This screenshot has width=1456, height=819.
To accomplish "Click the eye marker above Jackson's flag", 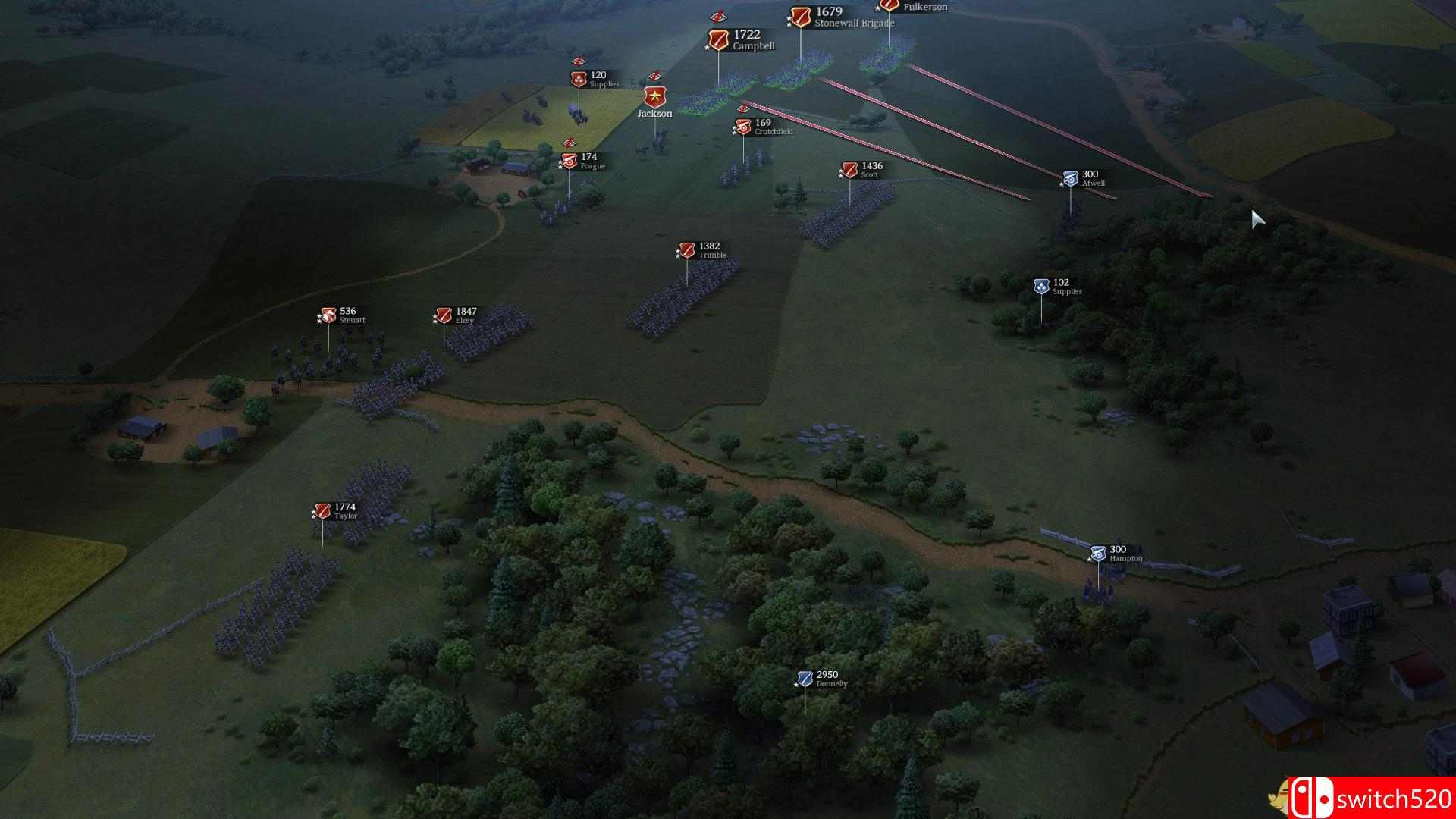I will [655, 77].
